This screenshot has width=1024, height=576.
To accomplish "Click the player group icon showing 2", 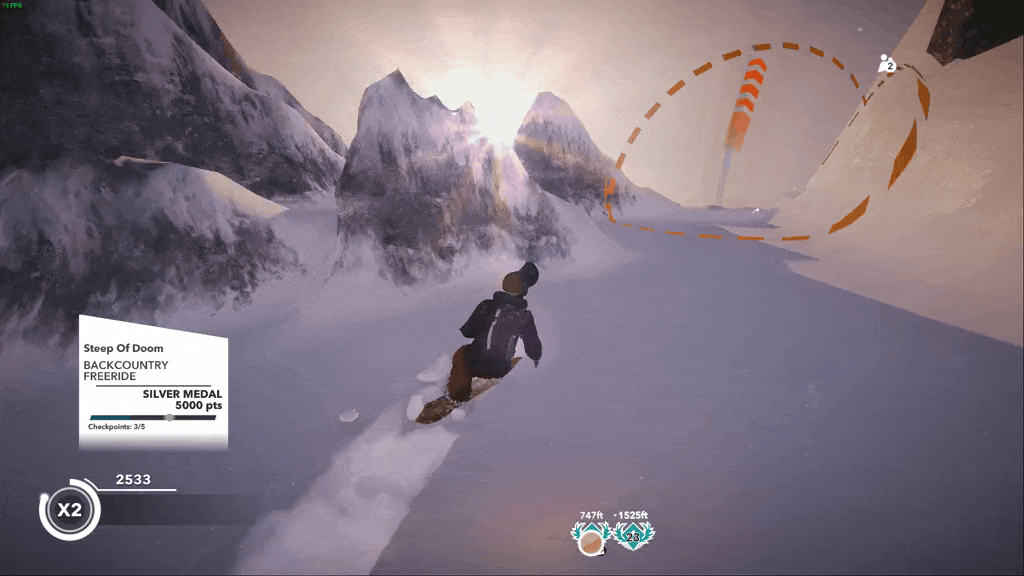I will pyautogui.click(x=886, y=65).
